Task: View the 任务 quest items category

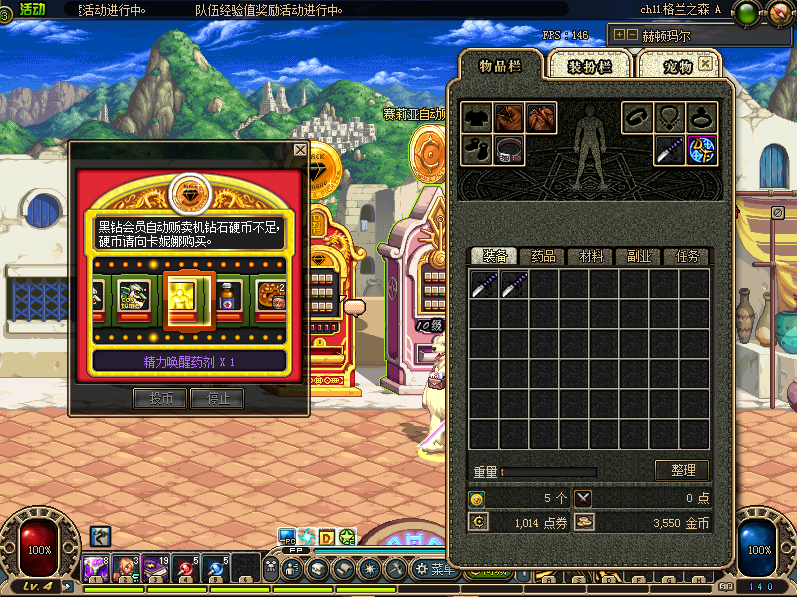Action: tap(687, 257)
